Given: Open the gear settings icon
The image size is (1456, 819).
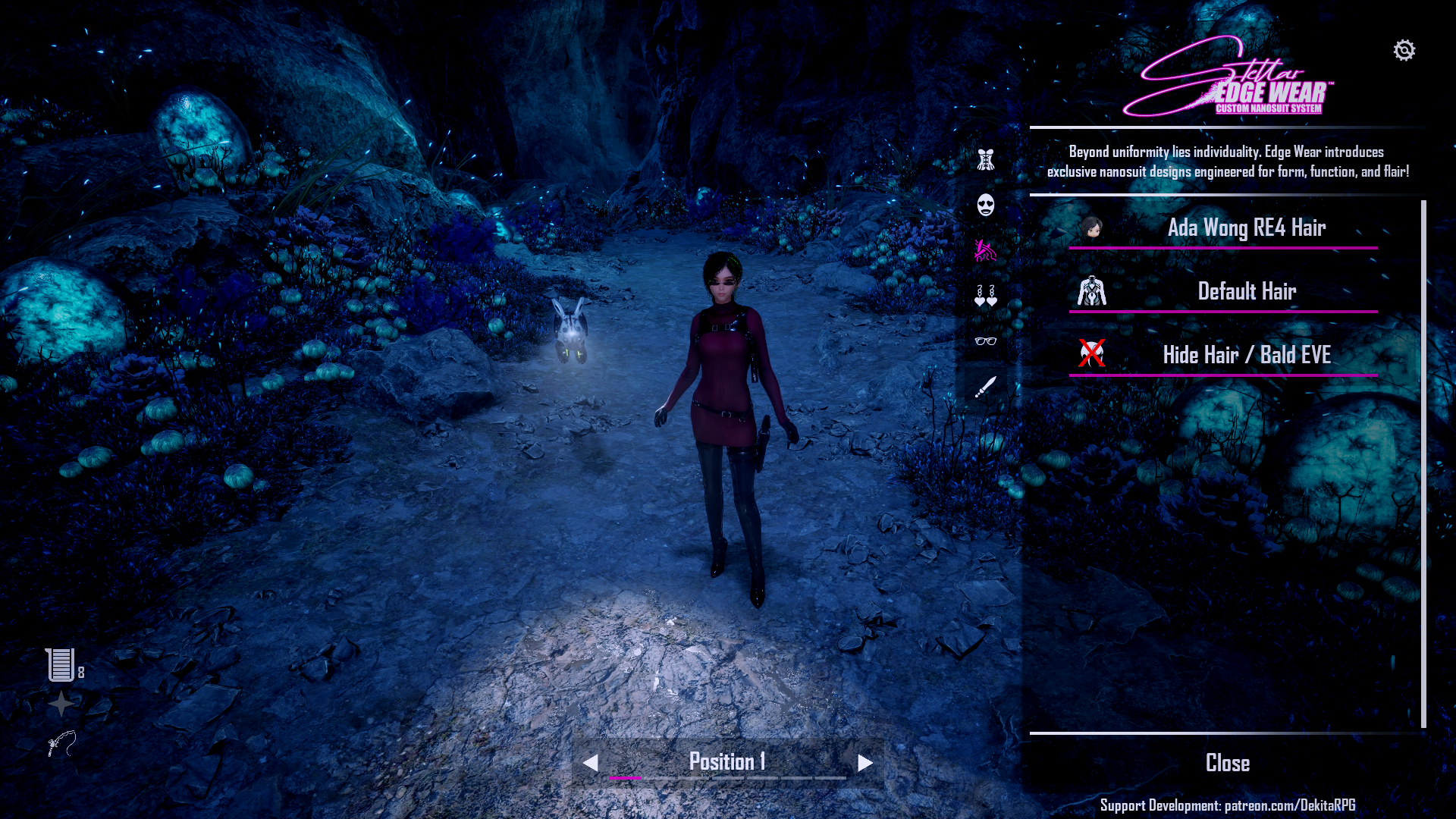Looking at the screenshot, I should pos(1404,51).
